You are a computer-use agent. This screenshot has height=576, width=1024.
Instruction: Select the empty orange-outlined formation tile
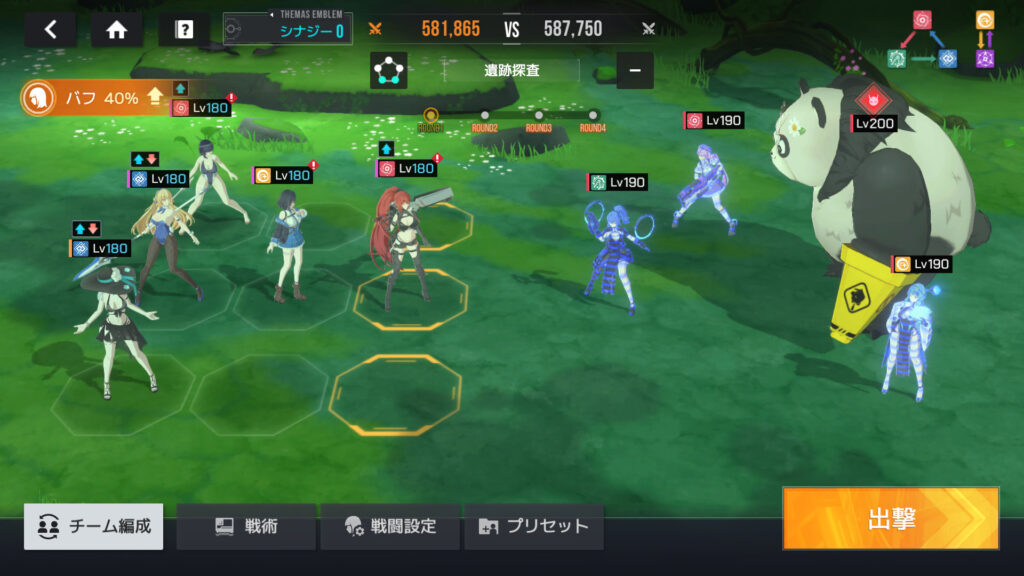click(x=395, y=394)
